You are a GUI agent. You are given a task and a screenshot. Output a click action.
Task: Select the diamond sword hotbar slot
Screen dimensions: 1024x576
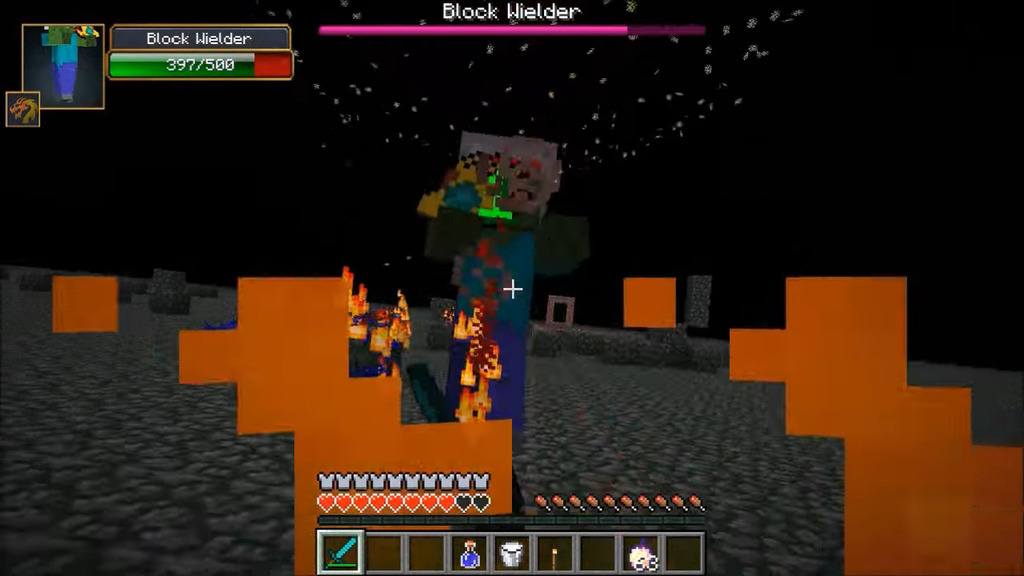point(339,552)
